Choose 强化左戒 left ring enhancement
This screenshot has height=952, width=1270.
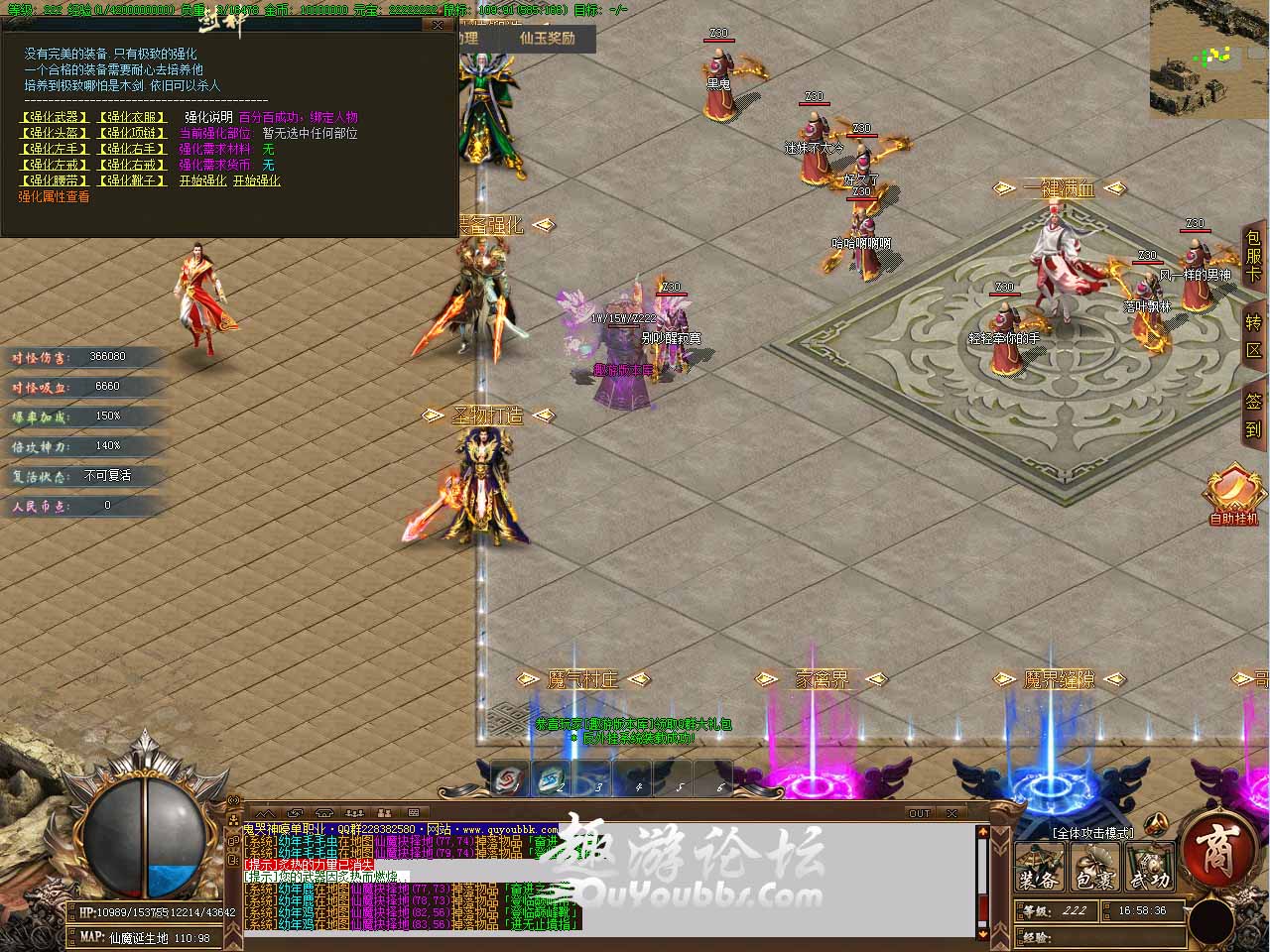pyautogui.click(x=55, y=165)
